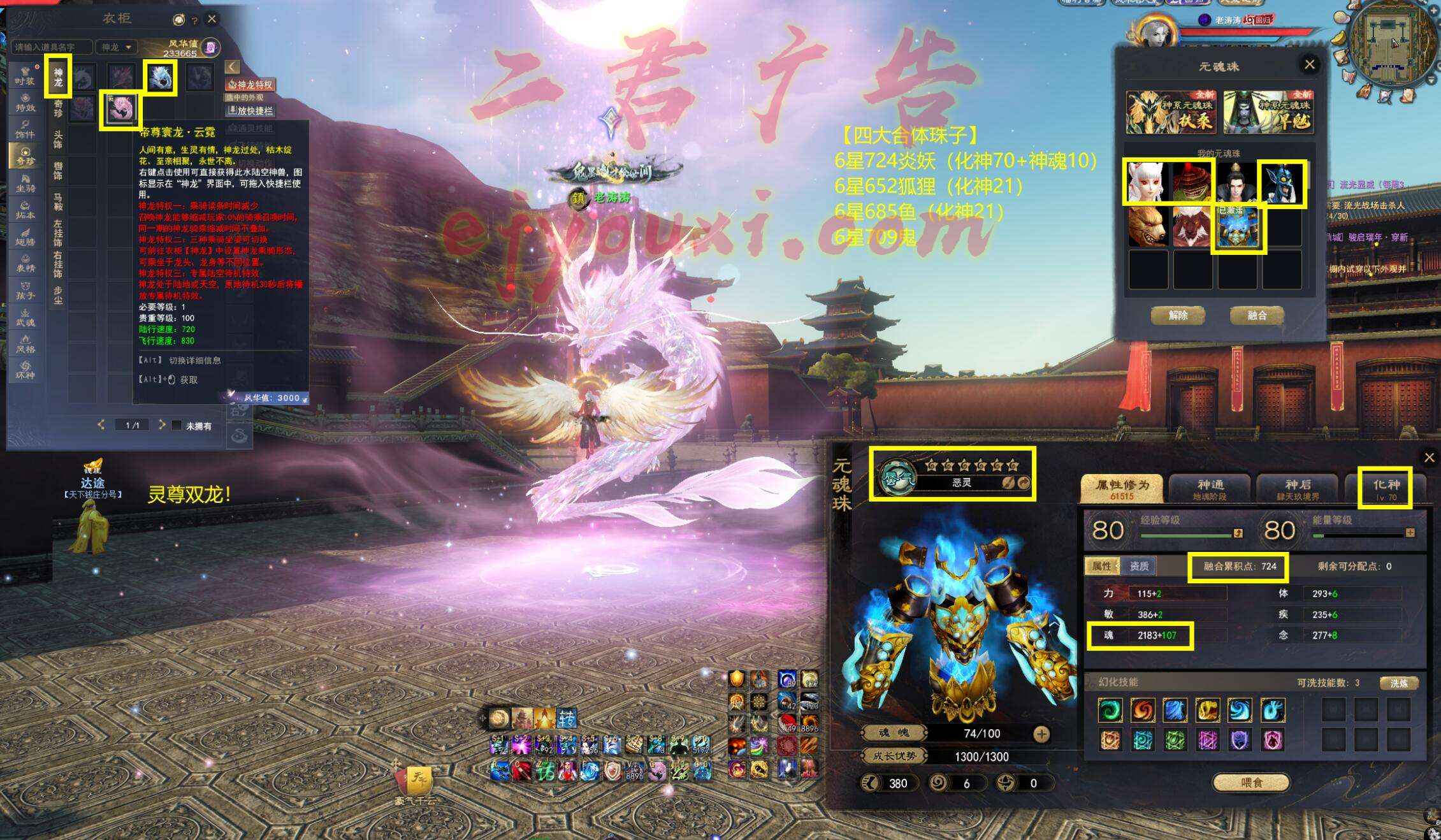1441x840 pixels.
Task: Open the 旱魃 元魂珠 banner
Action: tap(1268, 113)
